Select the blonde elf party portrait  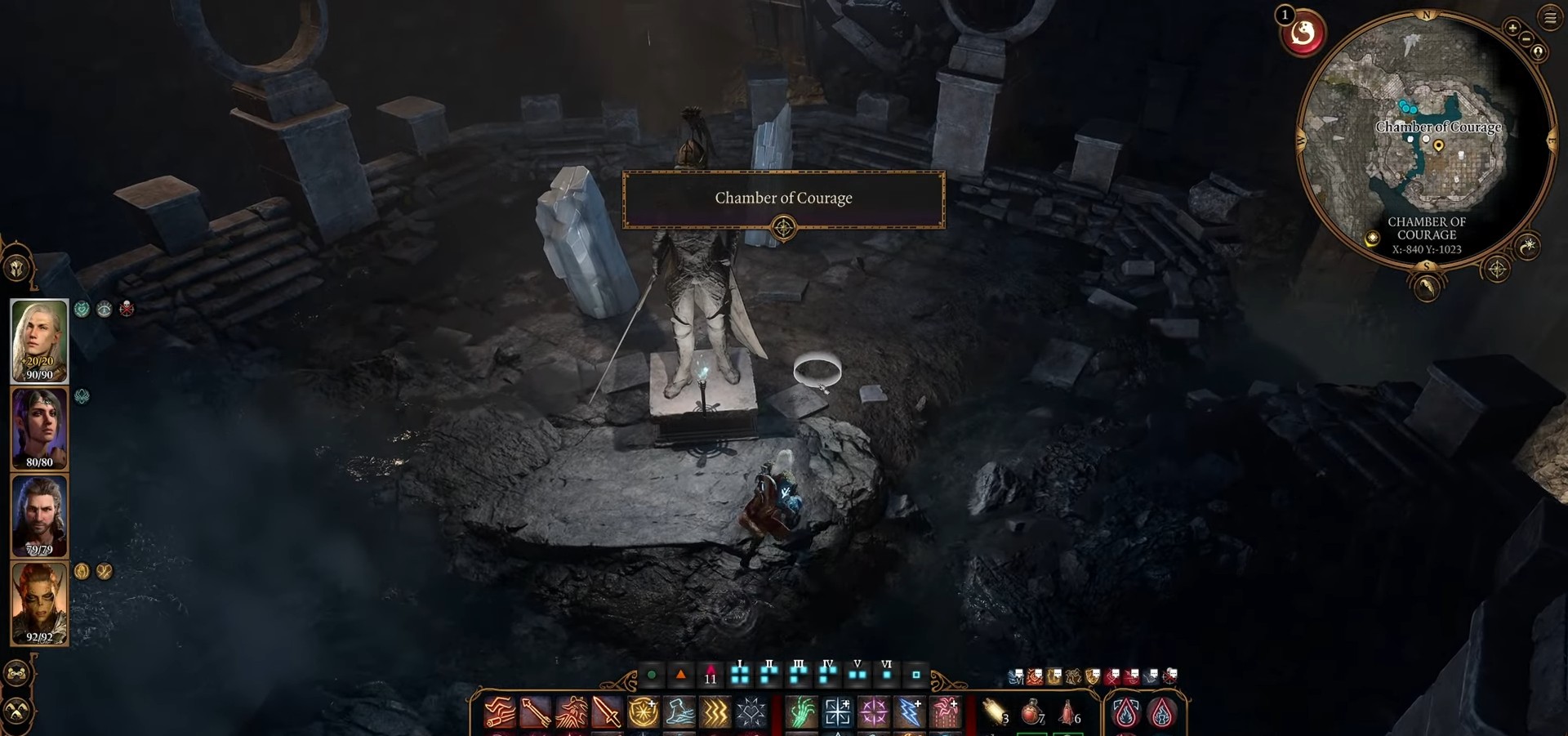tap(38, 341)
